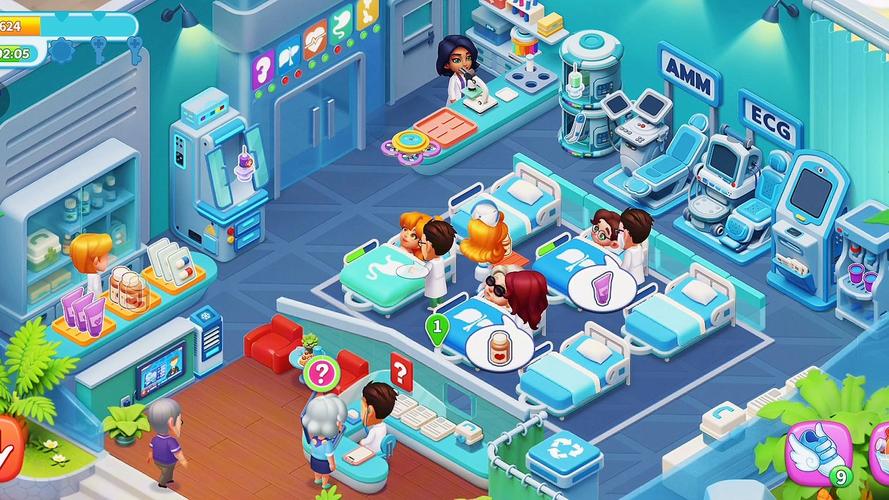Select the pill jar request bubble
The height and width of the screenshot is (500, 889).
(499, 350)
